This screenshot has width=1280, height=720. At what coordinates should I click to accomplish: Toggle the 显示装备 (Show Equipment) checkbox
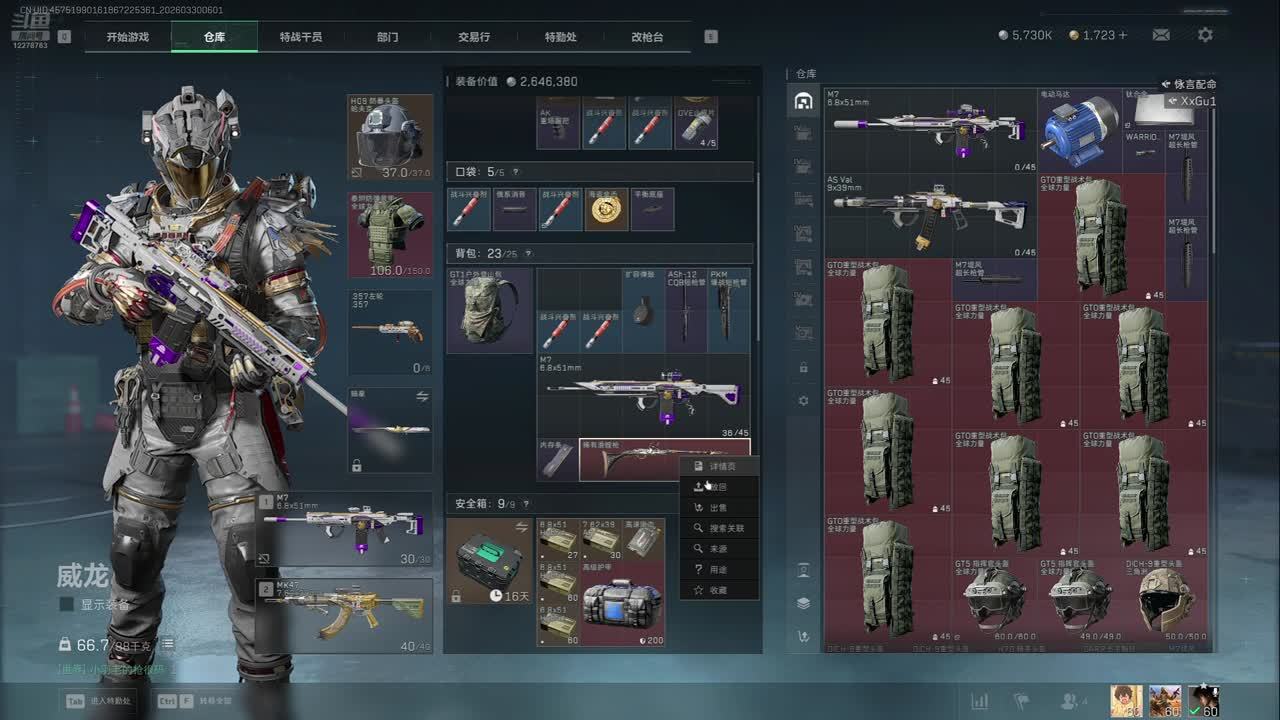coord(67,604)
